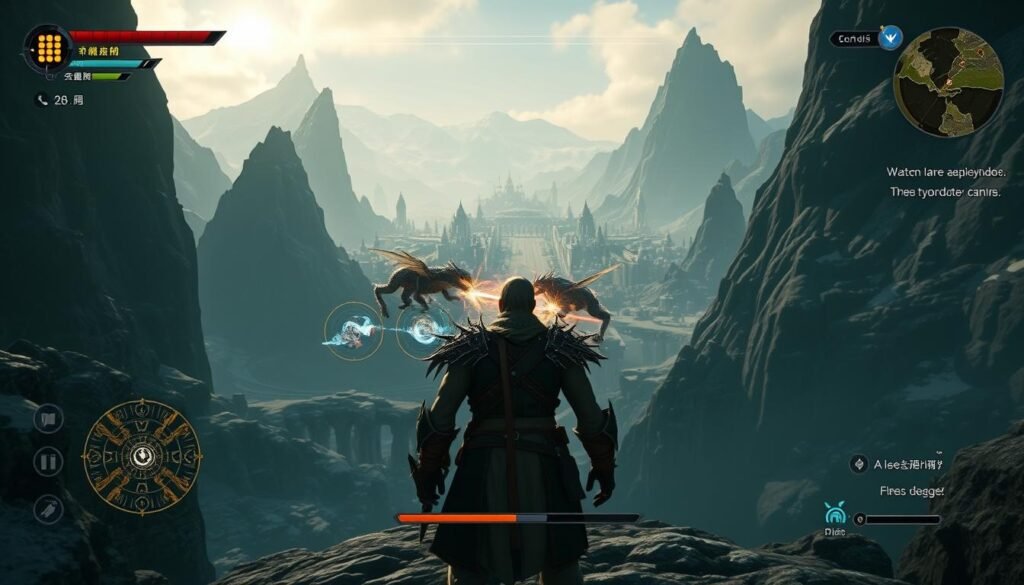Open the book journal icon

[x=48, y=417]
